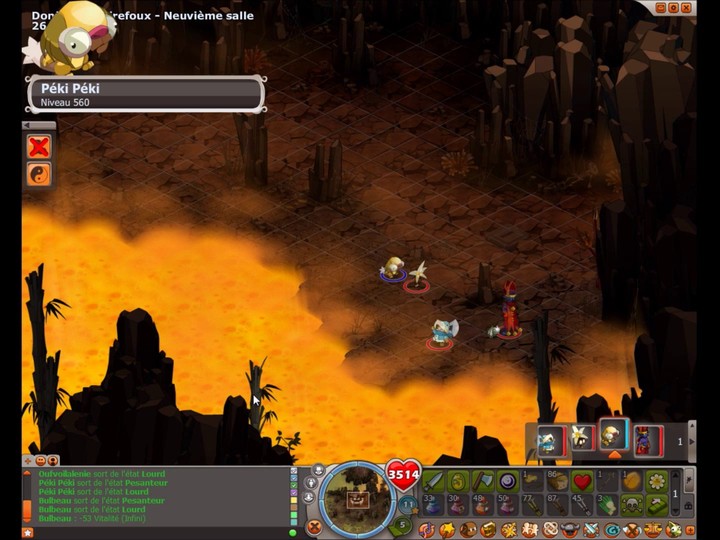Click the star button below the chat
The height and width of the screenshot is (540, 720).
tap(28, 532)
